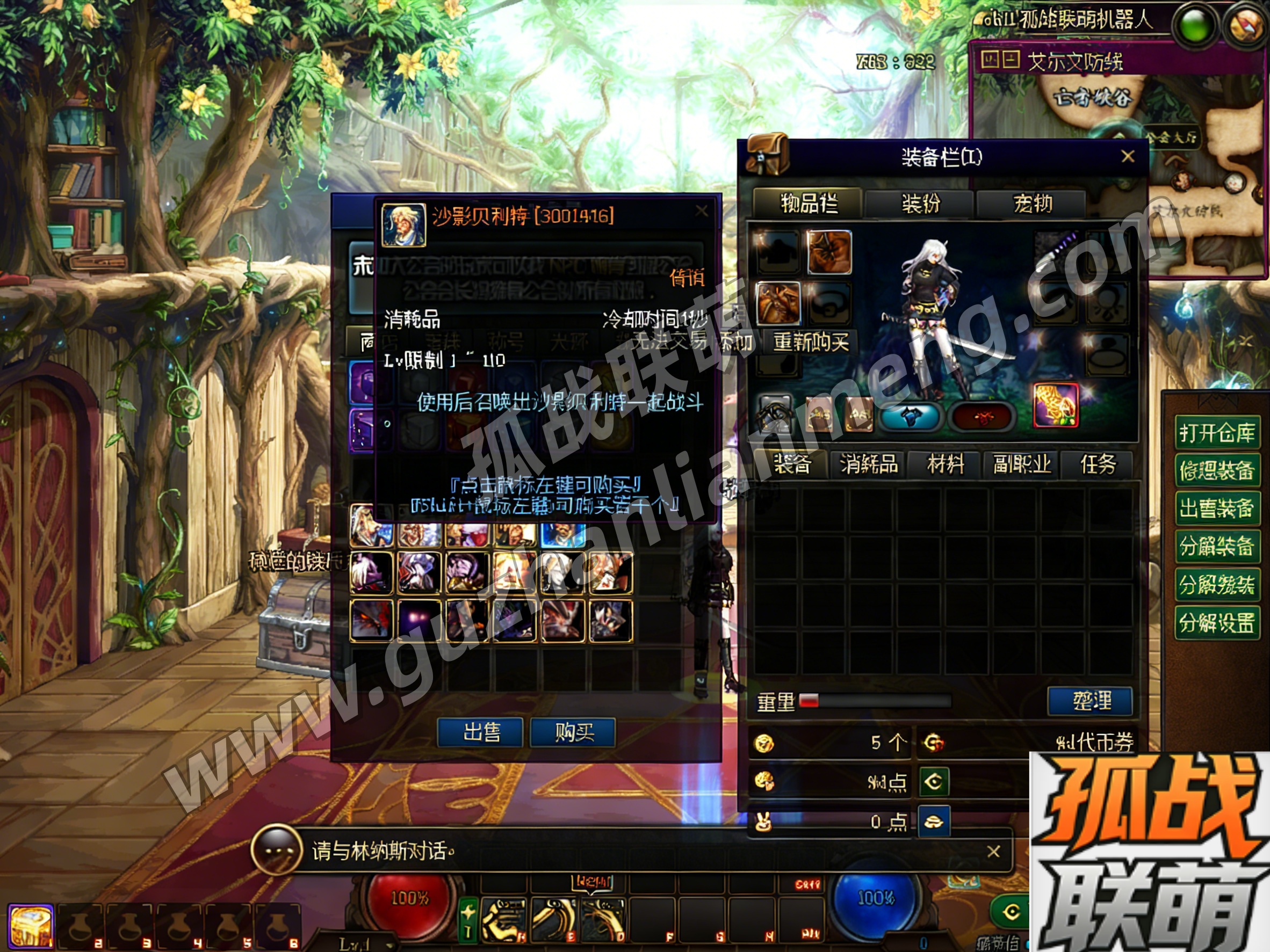Click the 购买 buy button
This screenshot has height=952, width=1270.
573,732
